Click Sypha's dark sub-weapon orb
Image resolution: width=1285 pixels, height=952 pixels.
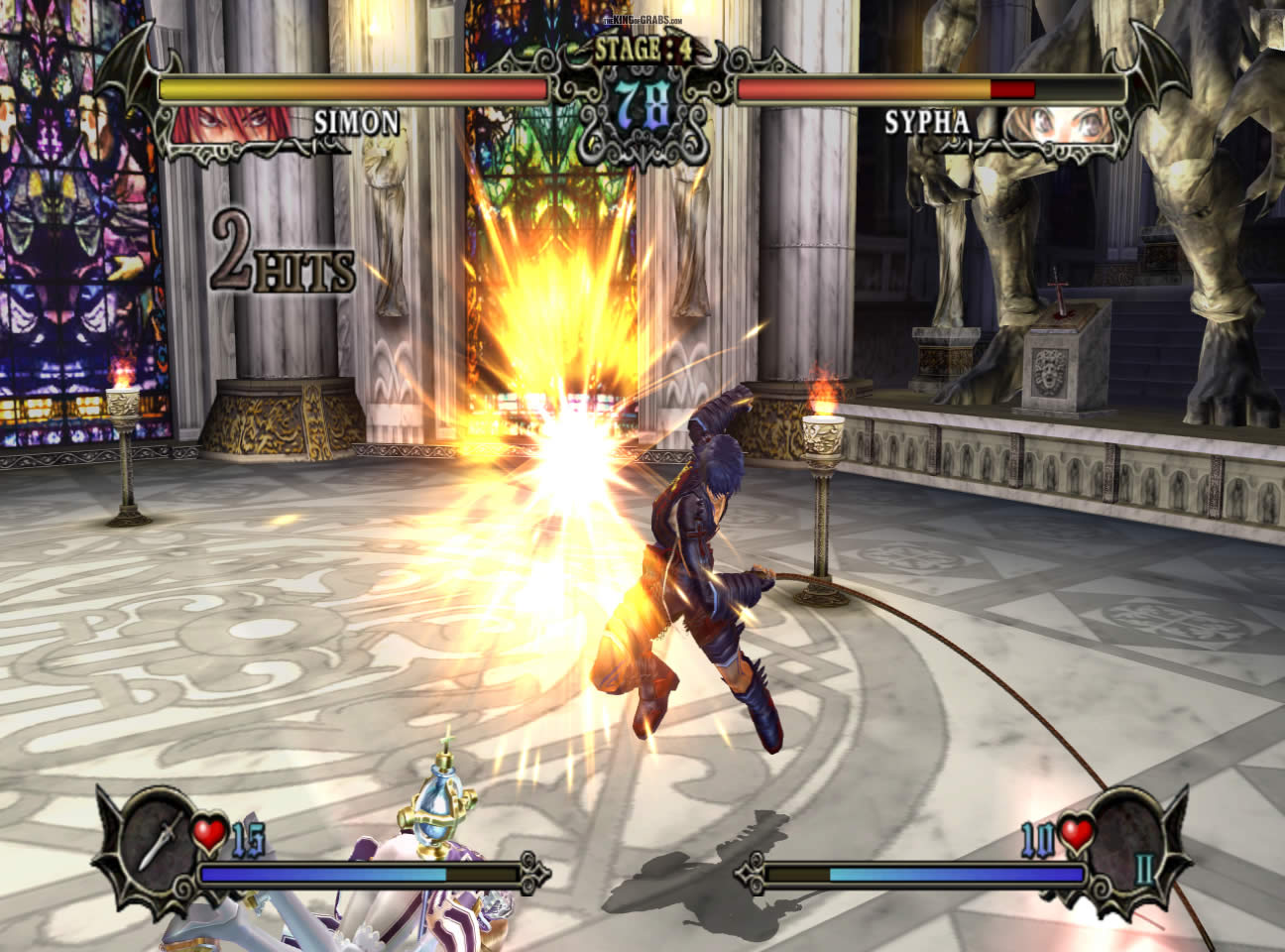click(x=1126, y=831)
